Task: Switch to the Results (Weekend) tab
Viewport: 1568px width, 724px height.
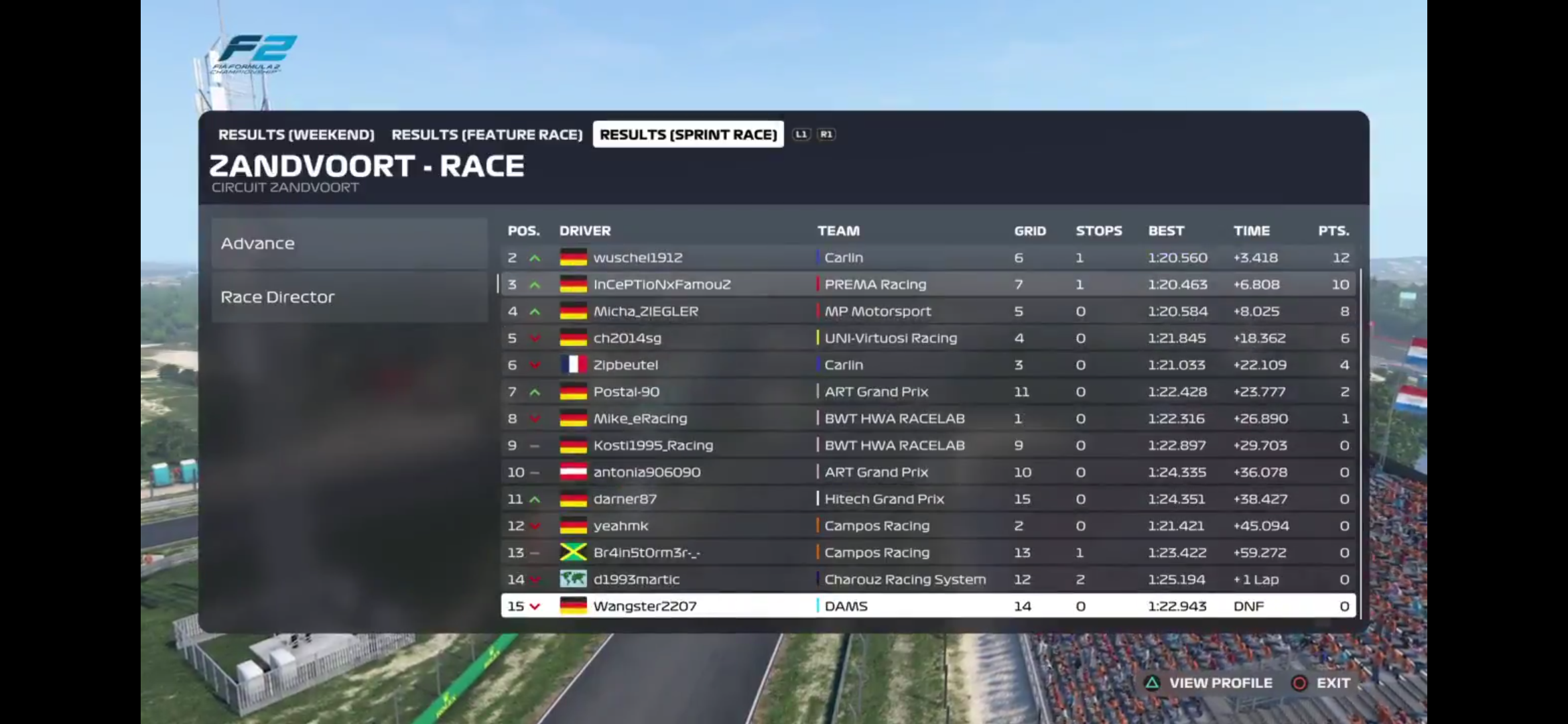Action: pos(296,135)
